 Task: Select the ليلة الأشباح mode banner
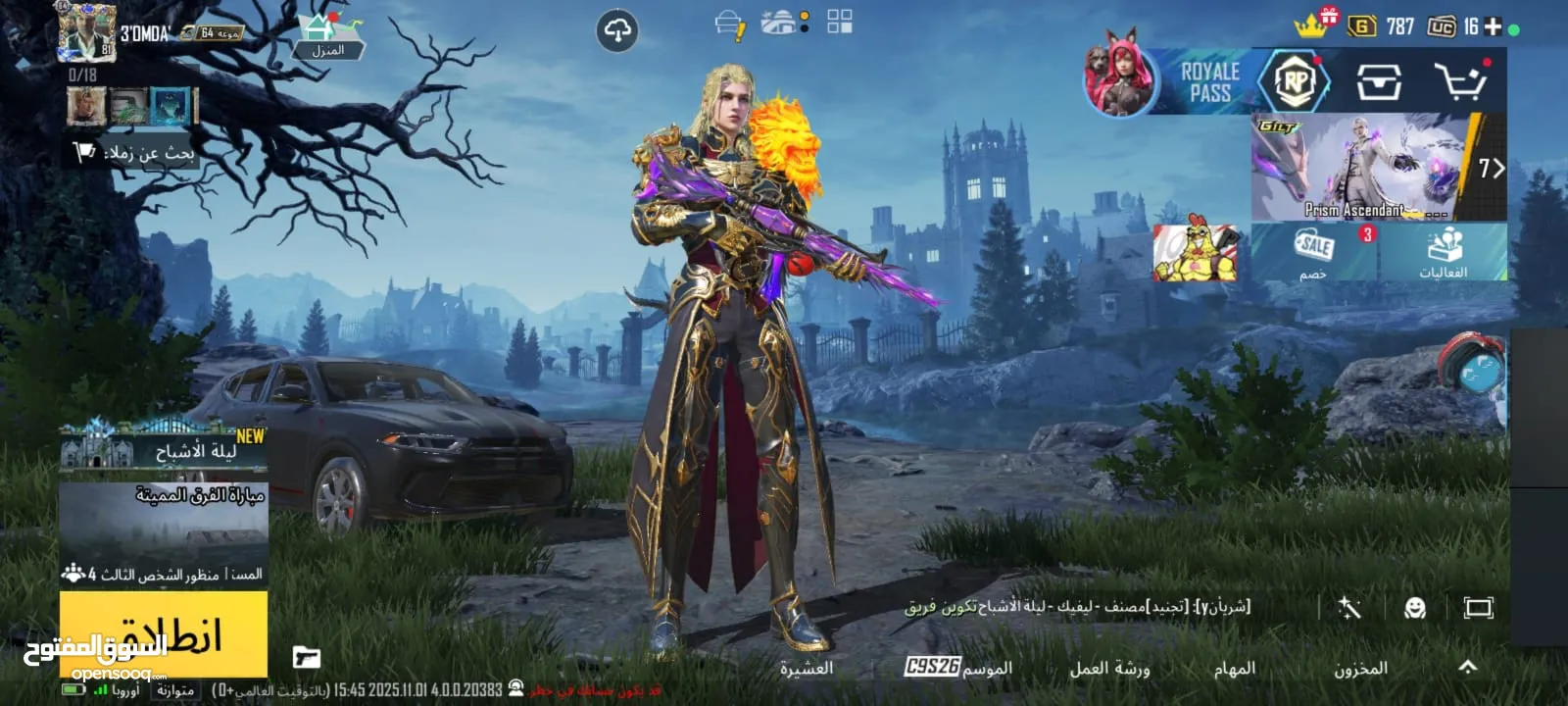coord(163,449)
